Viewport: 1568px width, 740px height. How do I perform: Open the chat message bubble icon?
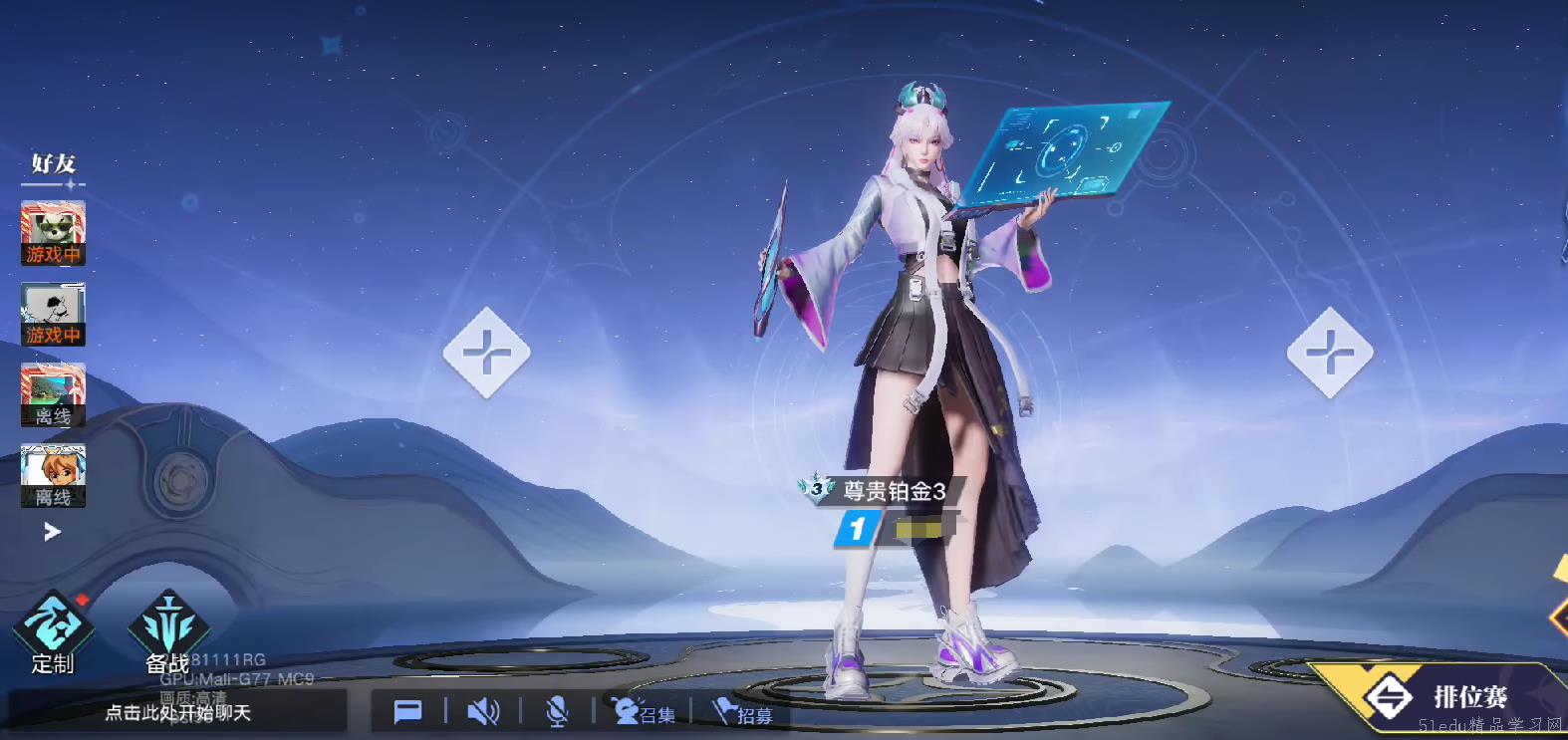[x=408, y=711]
